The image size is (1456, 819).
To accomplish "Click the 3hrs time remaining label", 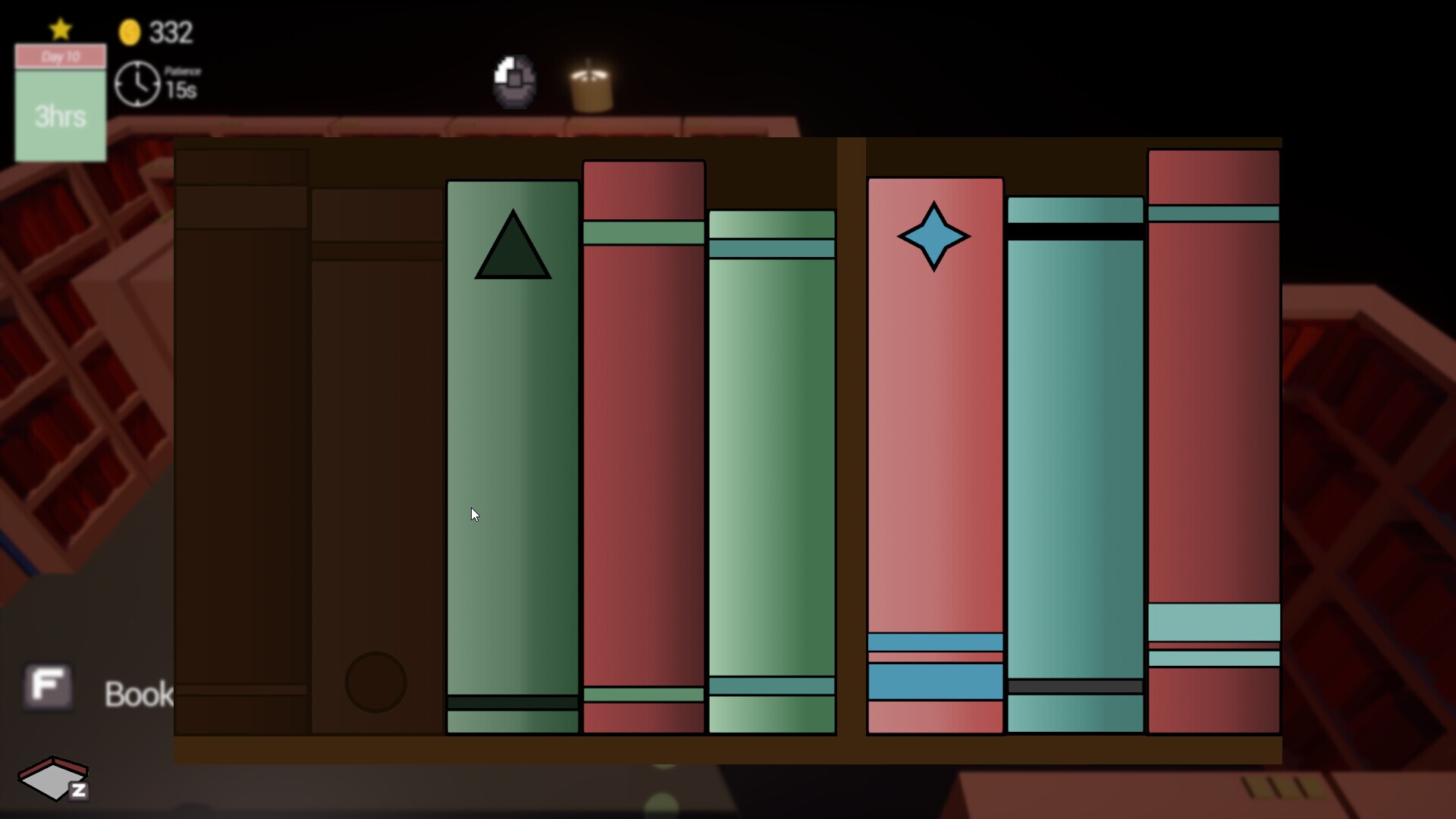I will (x=60, y=116).
